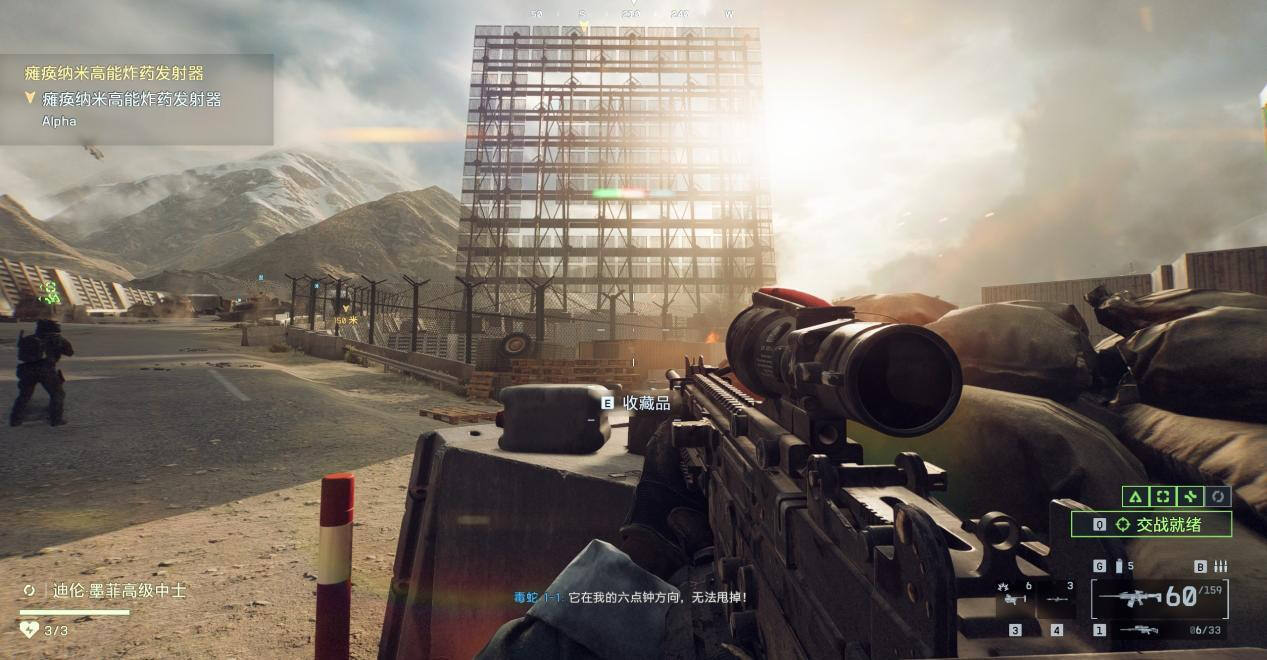Switch to the secondary scoped rifle slot
Image resolution: width=1267 pixels, height=660 pixels.
[1139, 630]
